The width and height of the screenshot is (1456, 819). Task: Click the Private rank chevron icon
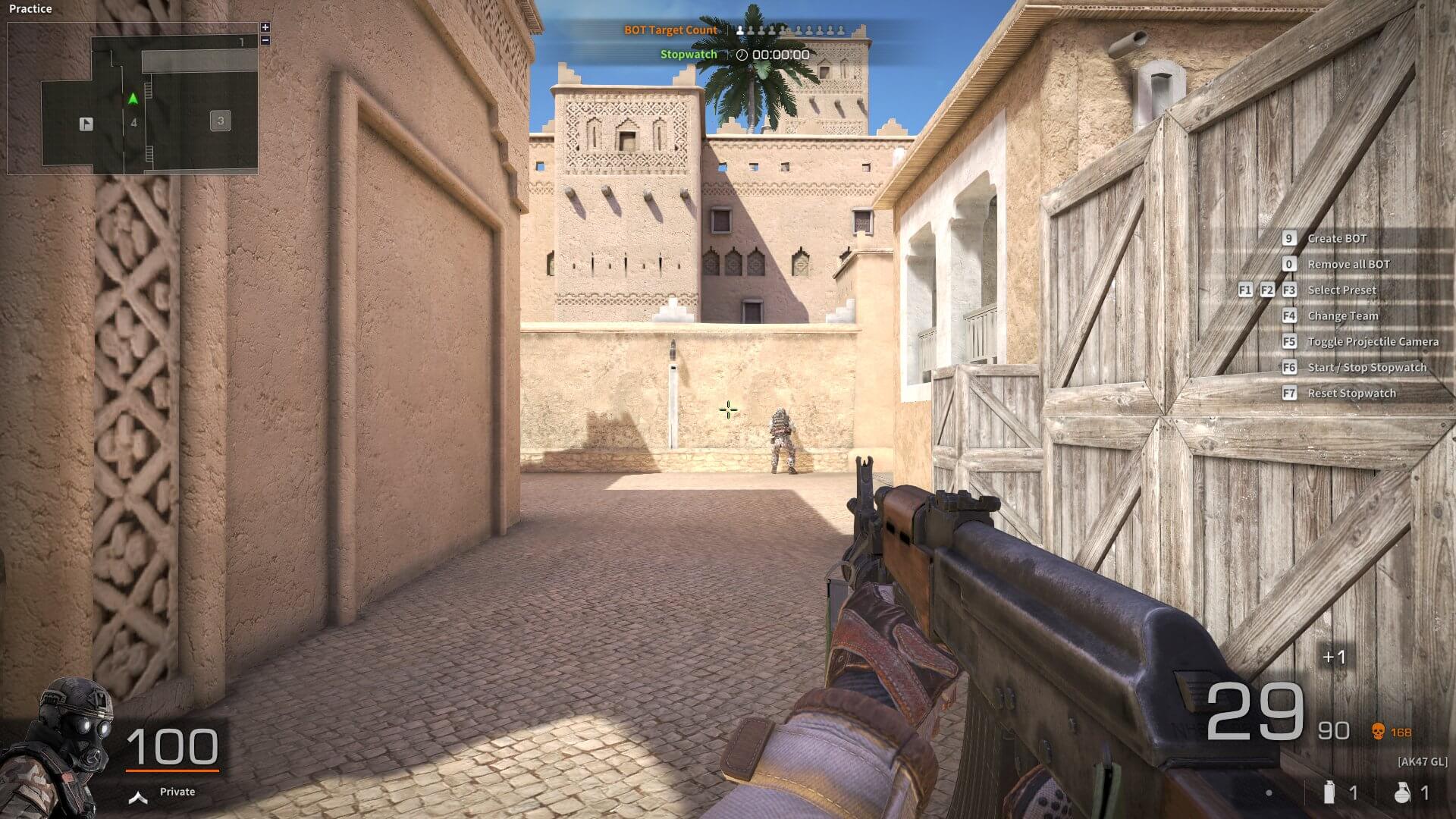pos(137,797)
